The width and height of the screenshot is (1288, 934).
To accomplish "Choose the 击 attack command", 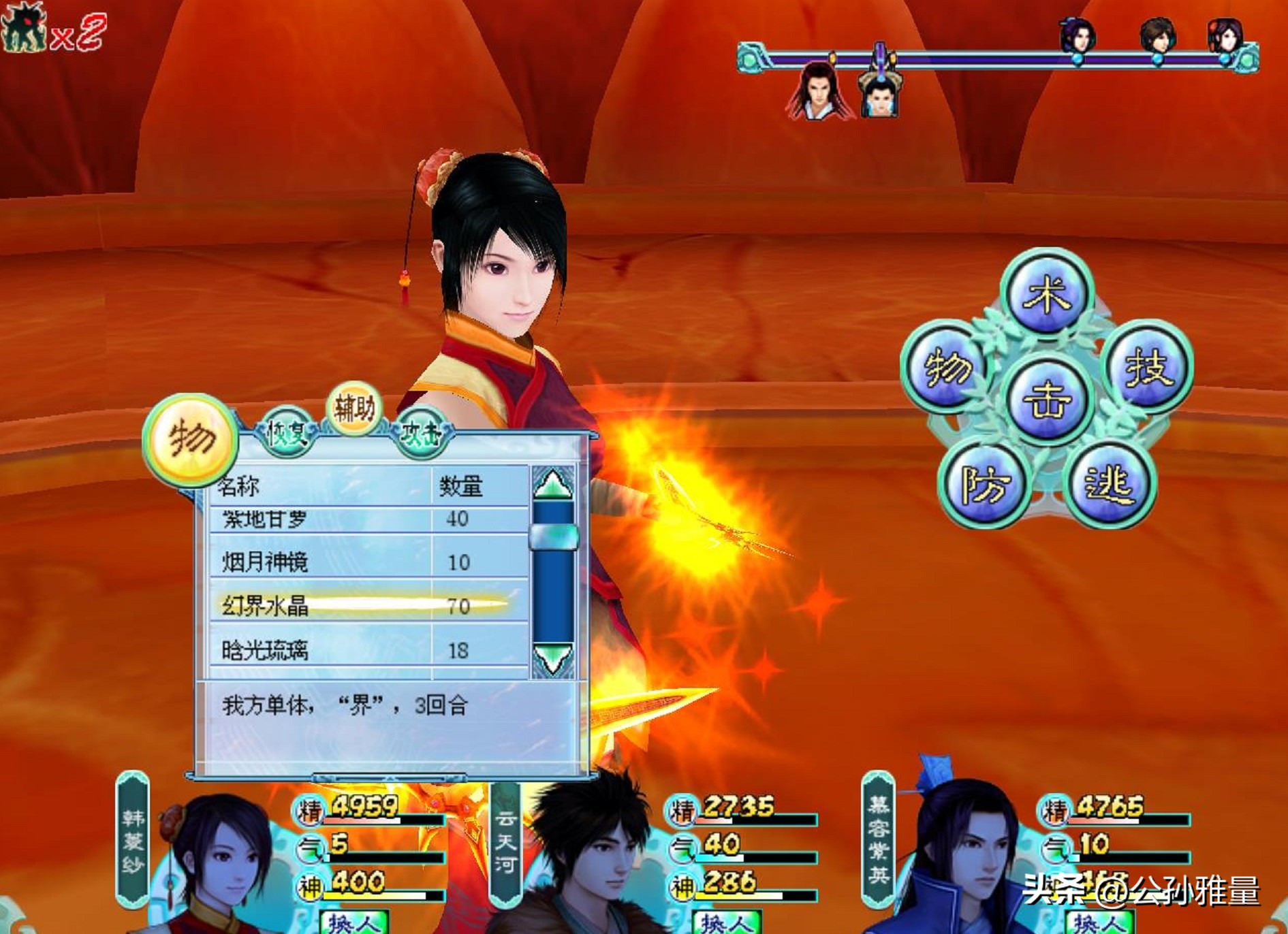I will coord(1047,400).
